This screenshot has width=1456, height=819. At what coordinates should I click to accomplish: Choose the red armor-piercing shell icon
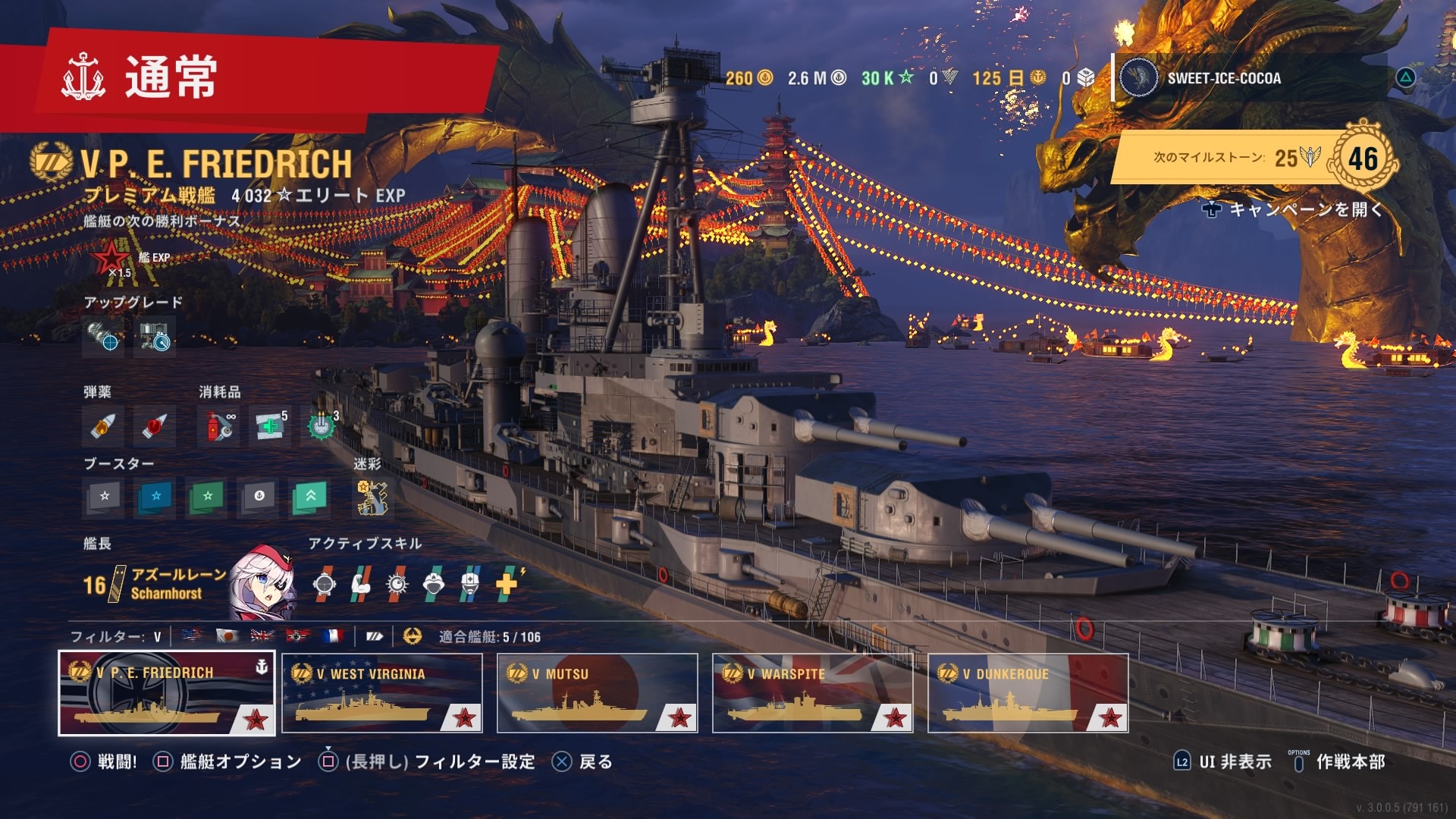coord(154,426)
